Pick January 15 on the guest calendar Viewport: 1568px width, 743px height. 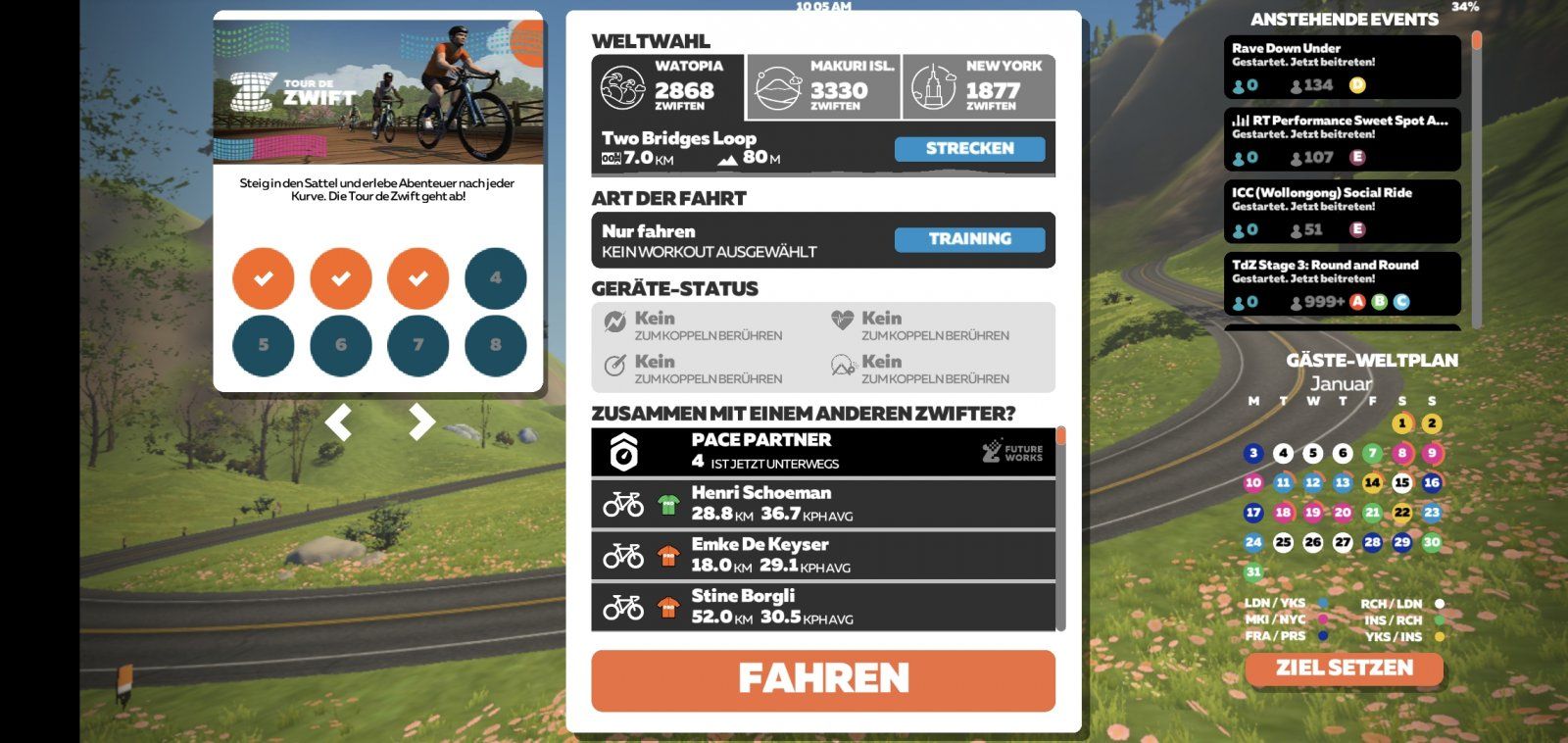1401,482
